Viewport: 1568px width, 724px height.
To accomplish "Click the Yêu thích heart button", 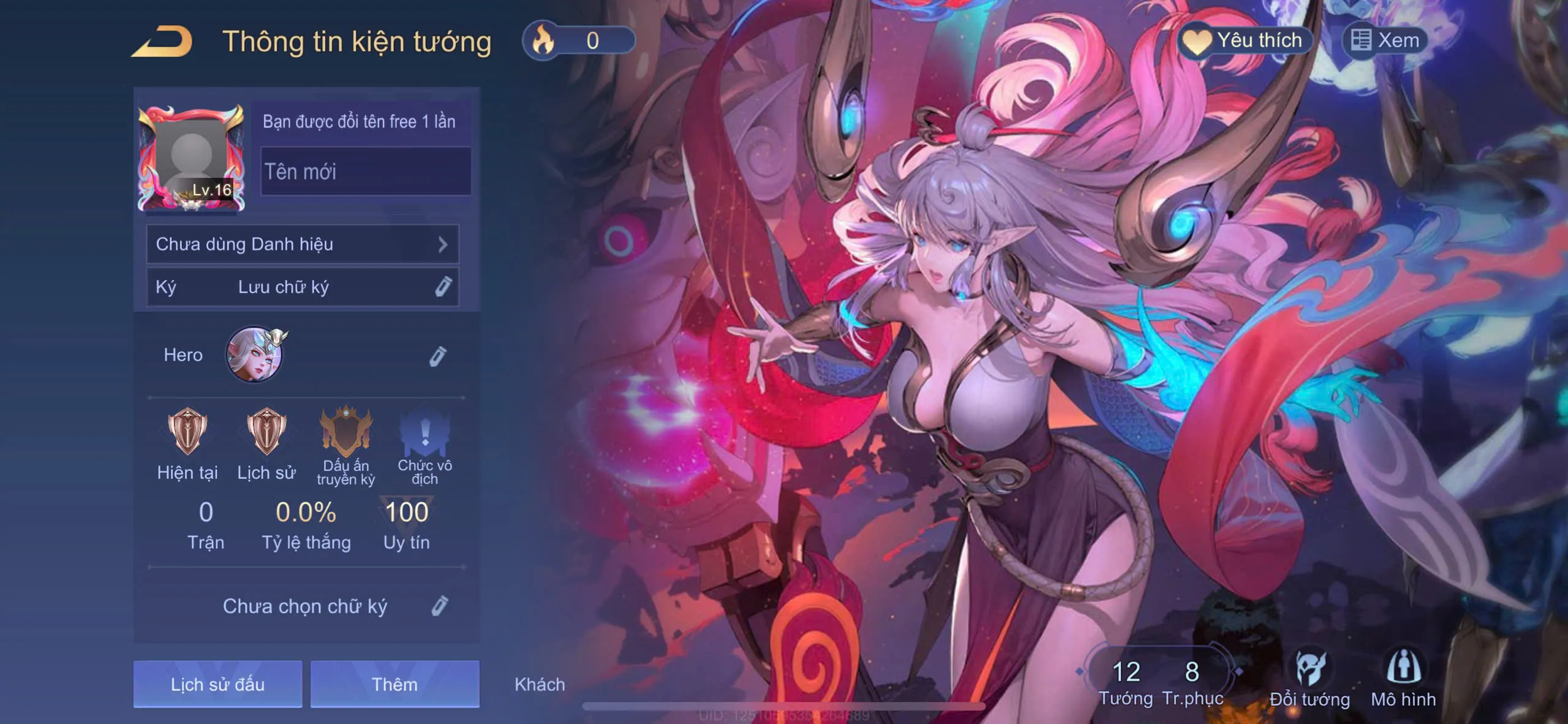I will (1246, 40).
